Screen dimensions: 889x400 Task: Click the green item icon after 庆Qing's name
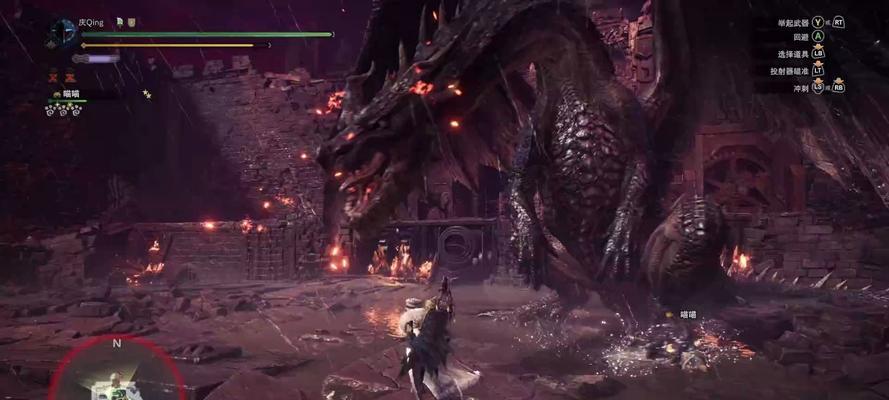119,21
